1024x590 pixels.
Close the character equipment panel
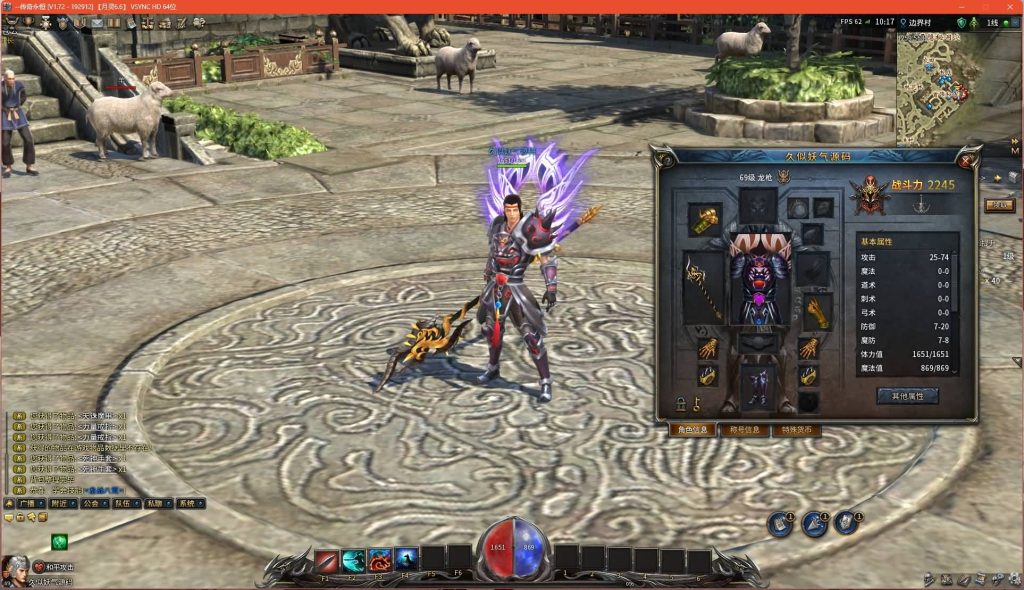click(967, 160)
